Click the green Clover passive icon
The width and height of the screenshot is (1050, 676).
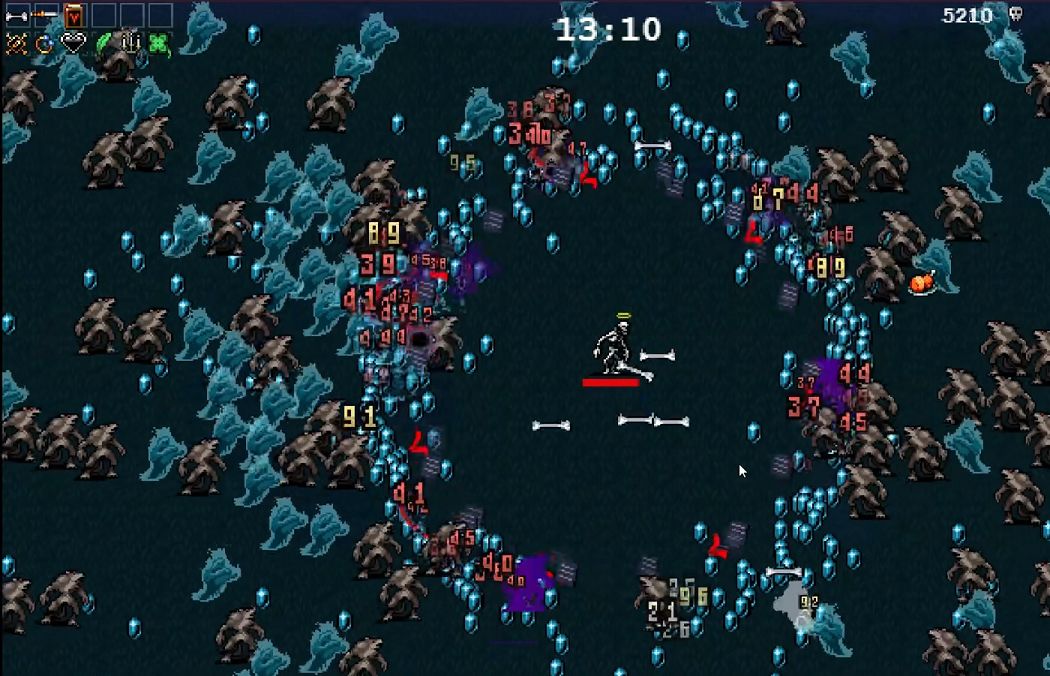pos(160,44)
